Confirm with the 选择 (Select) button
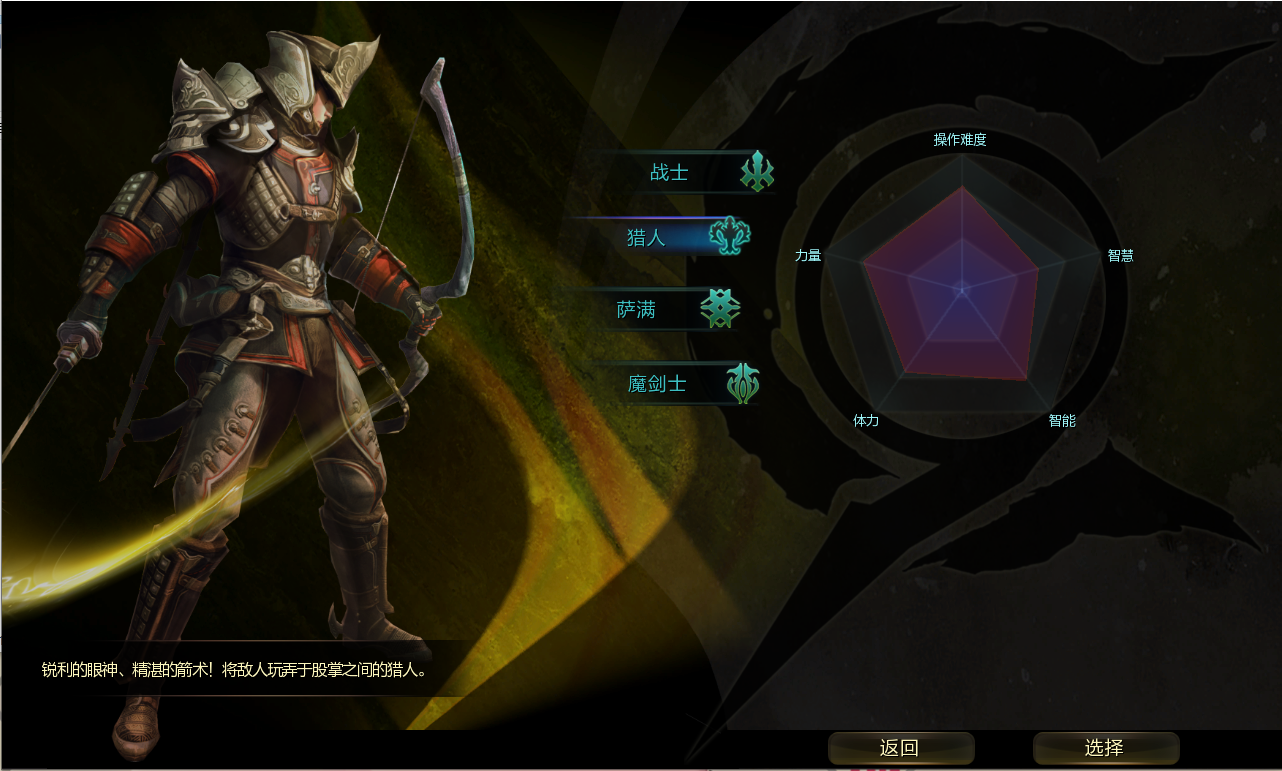1282x771 pixels. (x=1105, y=748)
